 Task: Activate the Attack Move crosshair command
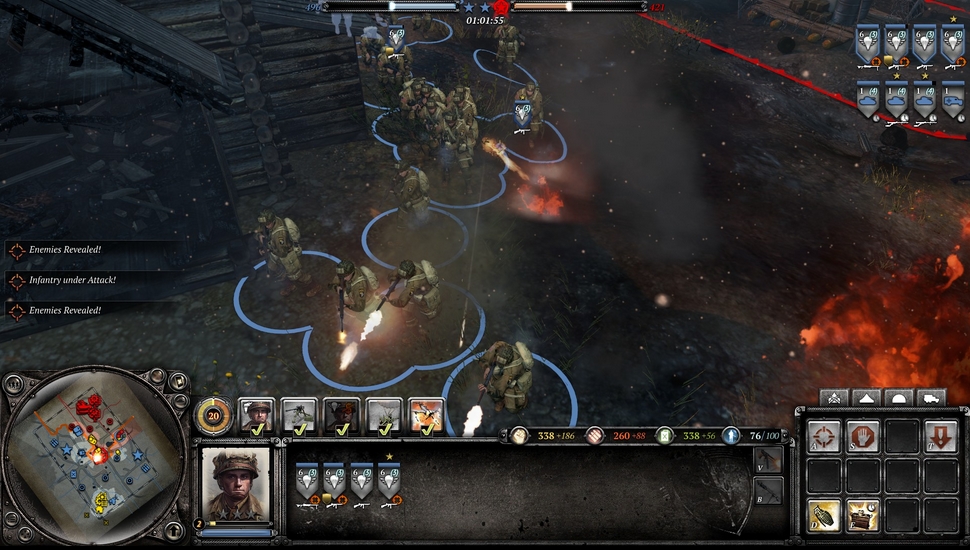coord(824,436)
